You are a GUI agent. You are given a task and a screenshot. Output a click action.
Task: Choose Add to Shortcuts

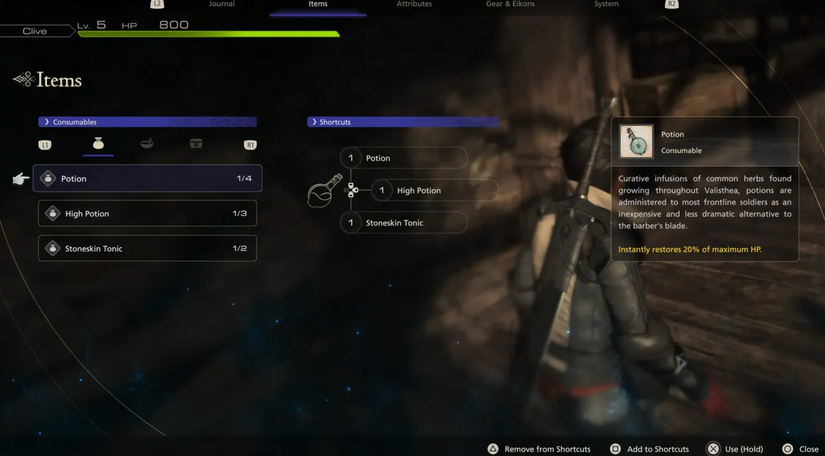[x=650, y=449]
